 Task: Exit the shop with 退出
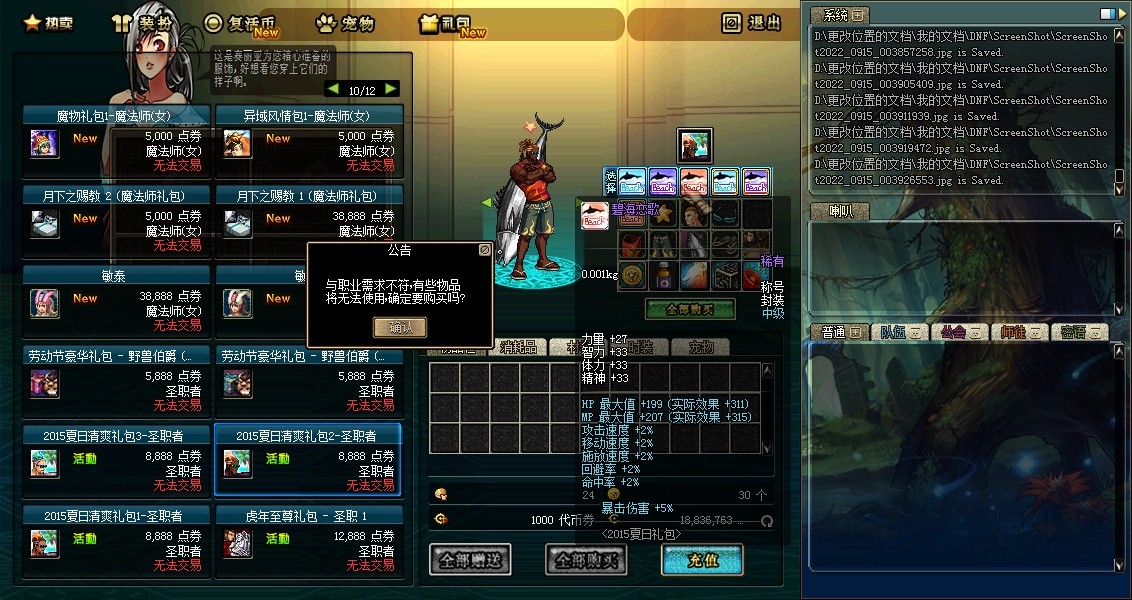click(x=751, y=23)
